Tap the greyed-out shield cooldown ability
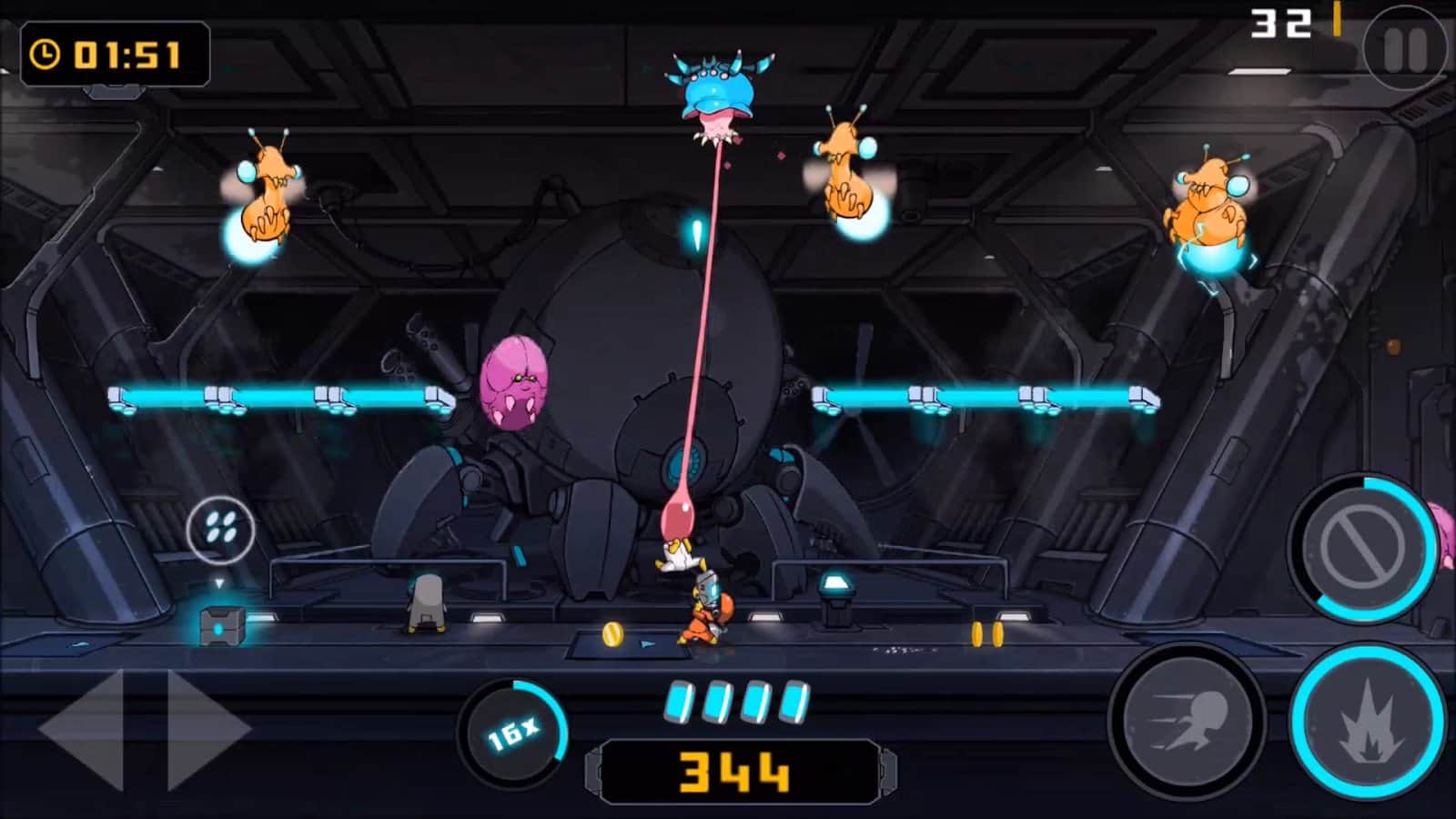 (1360, 552)
